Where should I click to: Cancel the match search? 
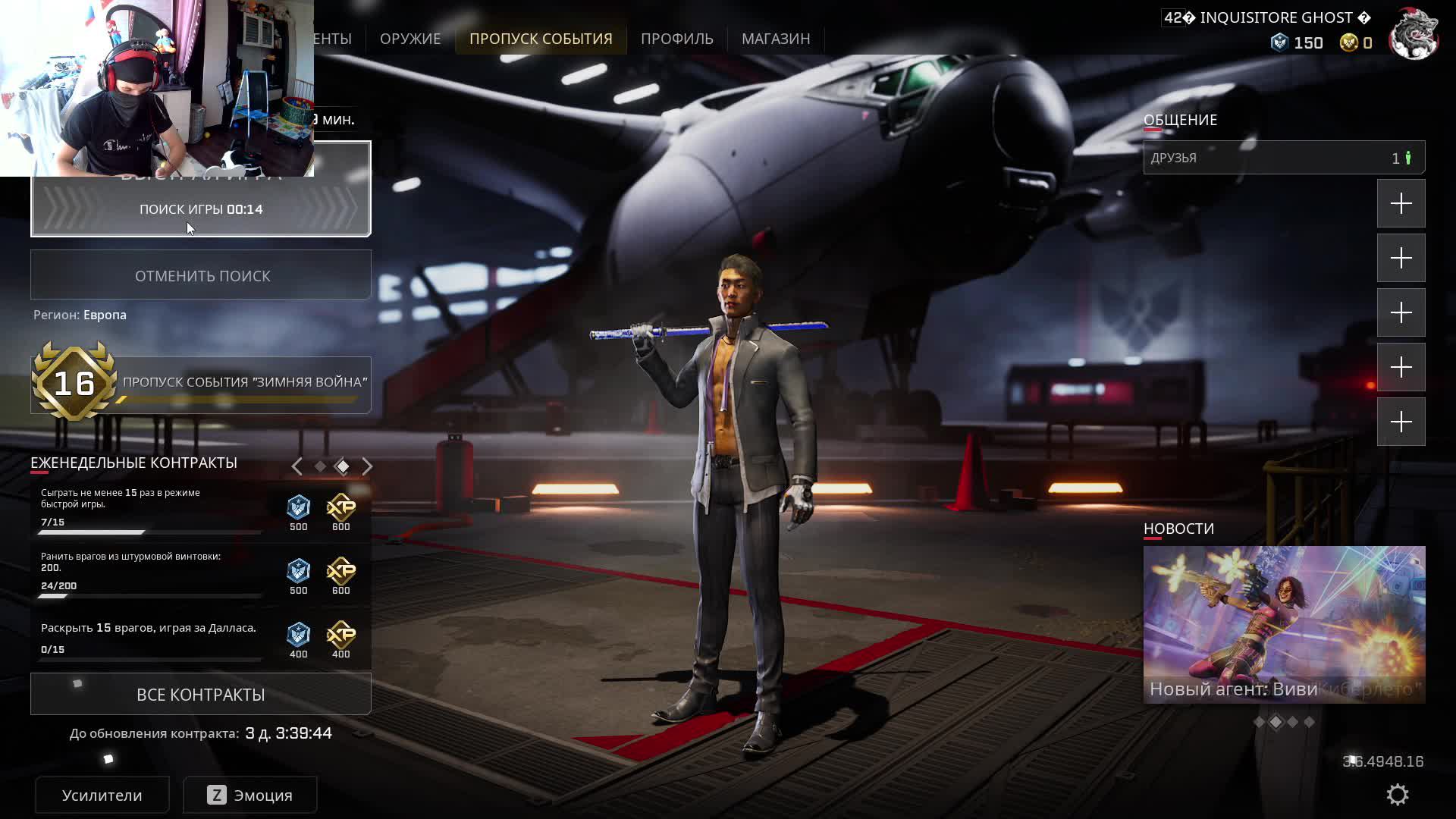click(201, 275)
